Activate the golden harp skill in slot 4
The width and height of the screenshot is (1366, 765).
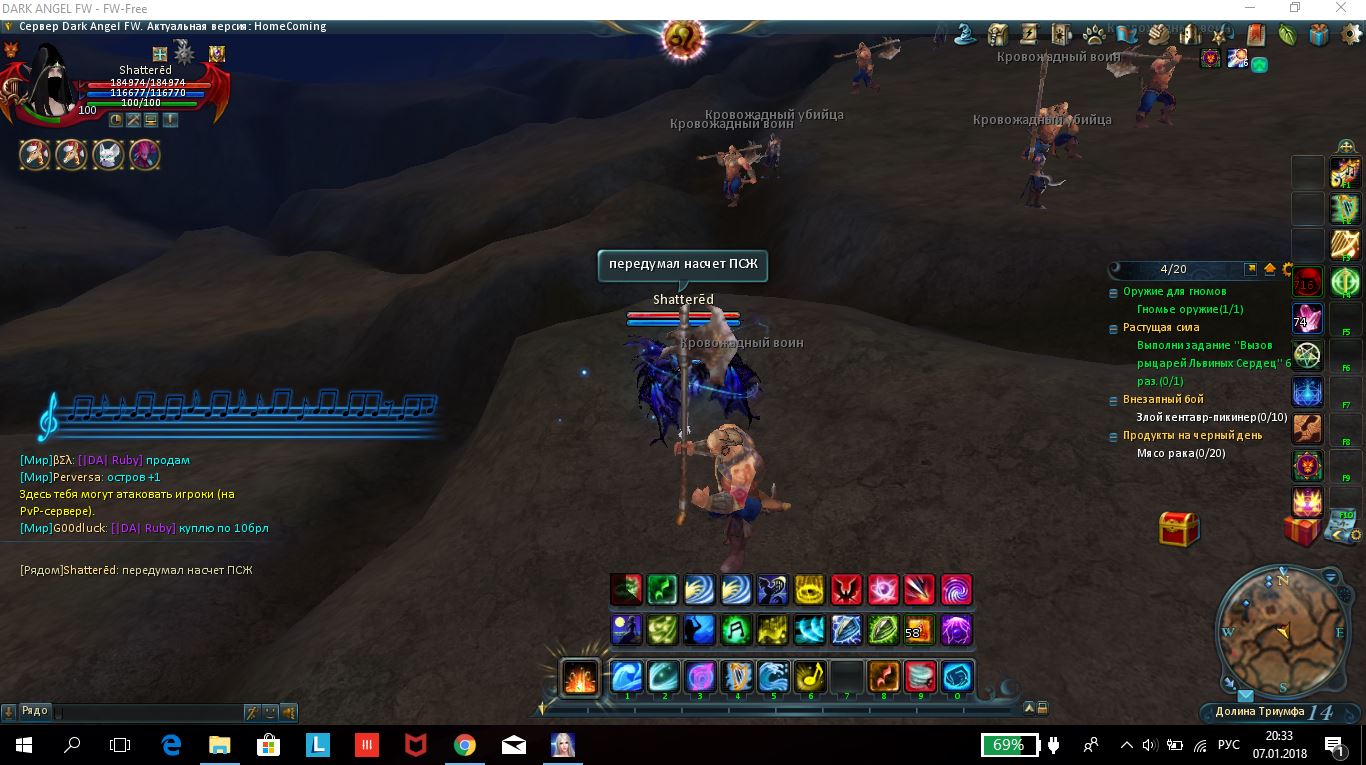[x=737, y=677]
